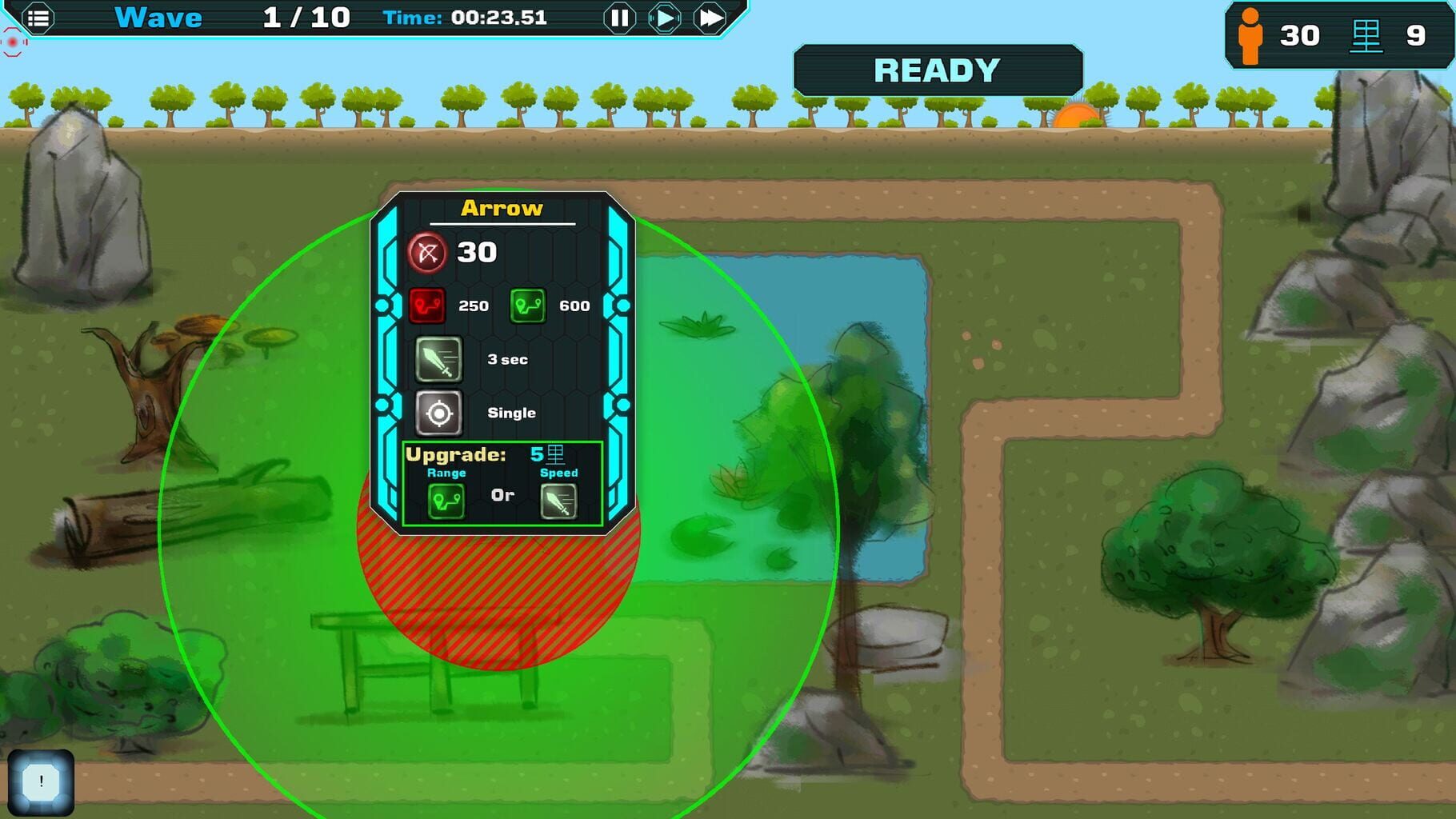1456x819 pixels.
Task: Open the hamburger menu in the top bar
Action: (x=38, y=18)
